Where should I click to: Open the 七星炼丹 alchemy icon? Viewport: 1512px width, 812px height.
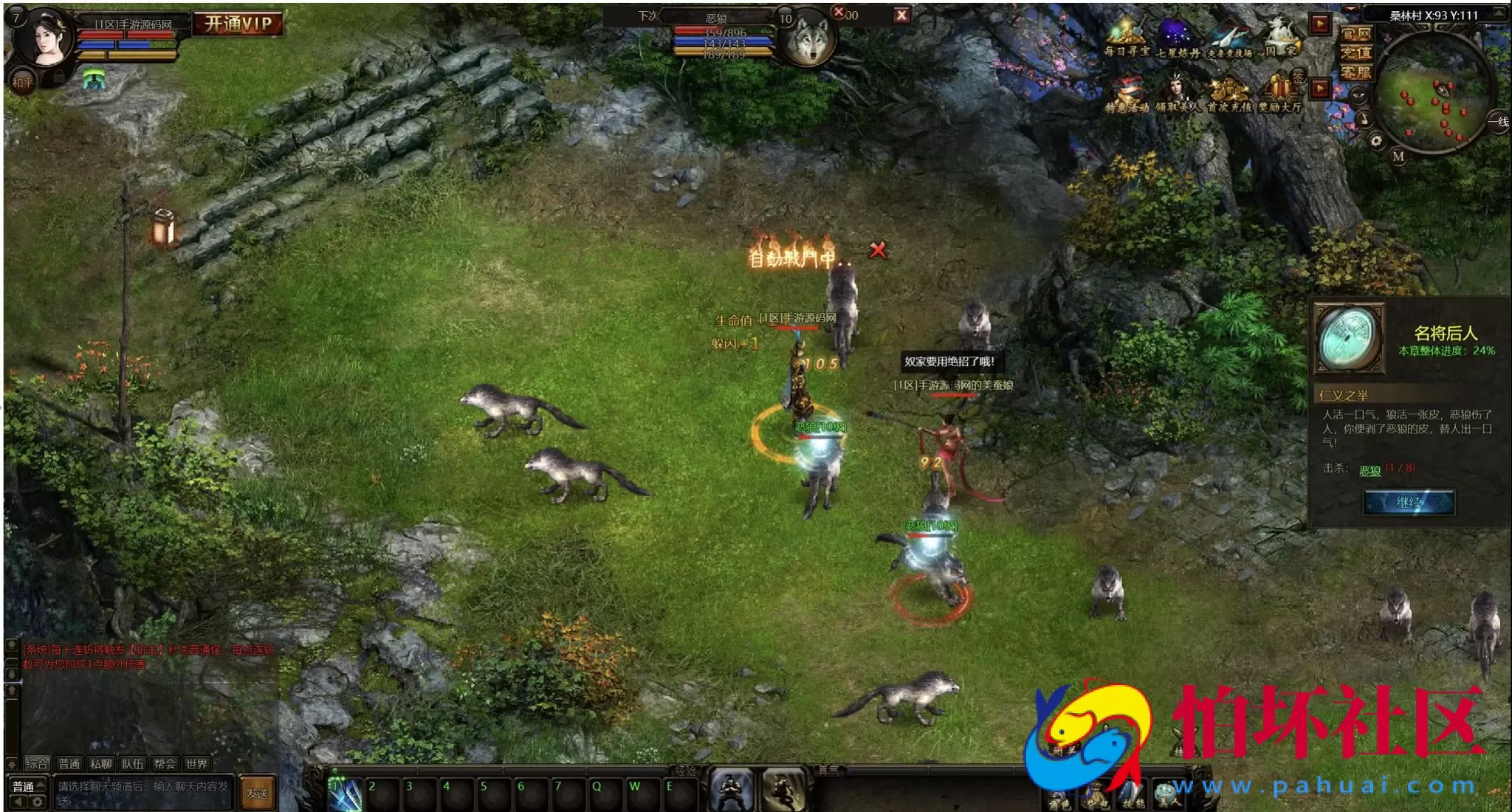click(x=1178, y=35)
